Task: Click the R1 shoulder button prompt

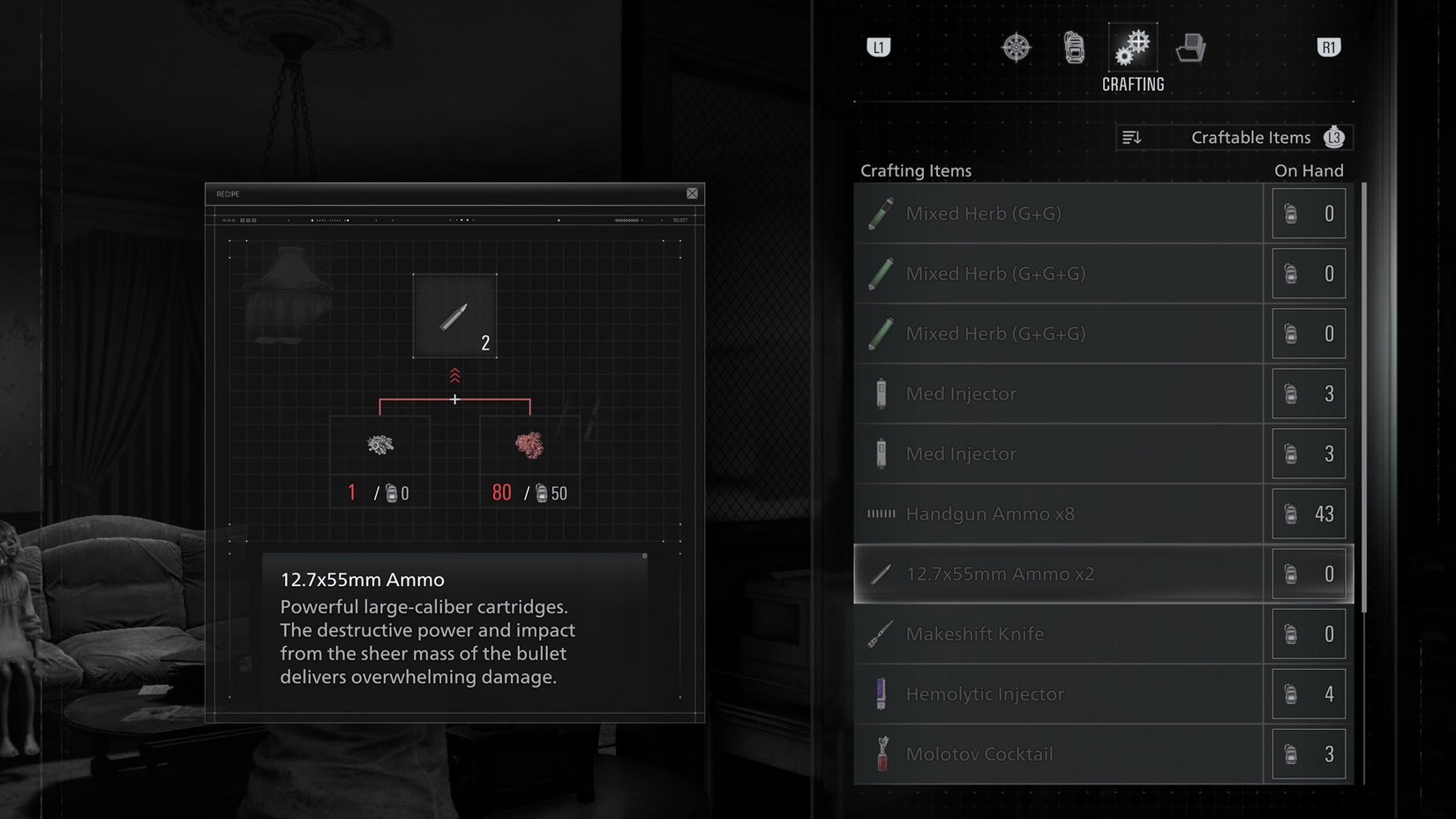Action: click(1329, 48)
